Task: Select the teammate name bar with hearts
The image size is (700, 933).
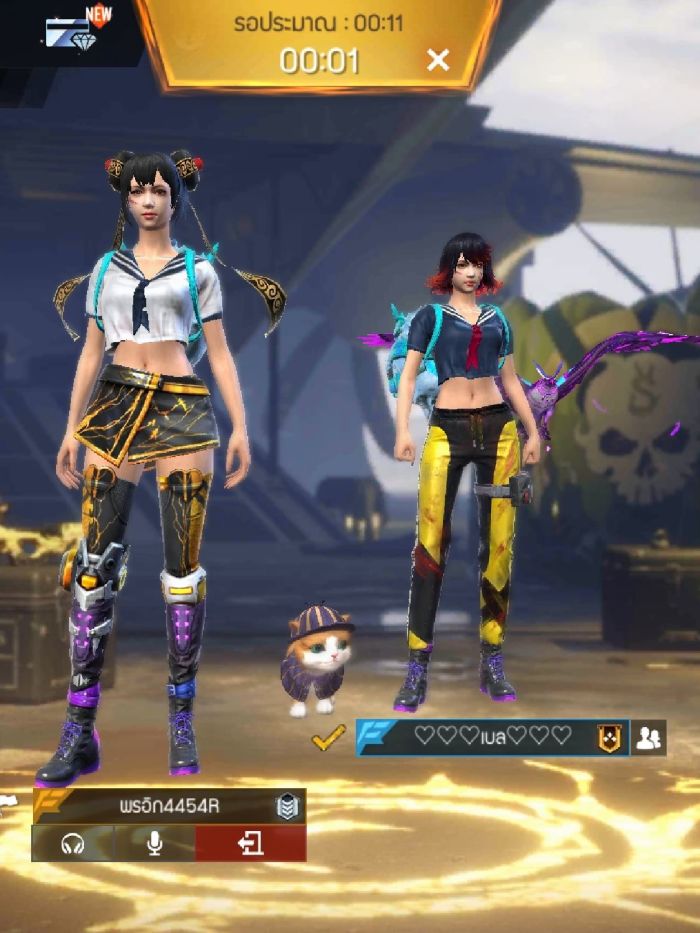Action: pos(492,737)
